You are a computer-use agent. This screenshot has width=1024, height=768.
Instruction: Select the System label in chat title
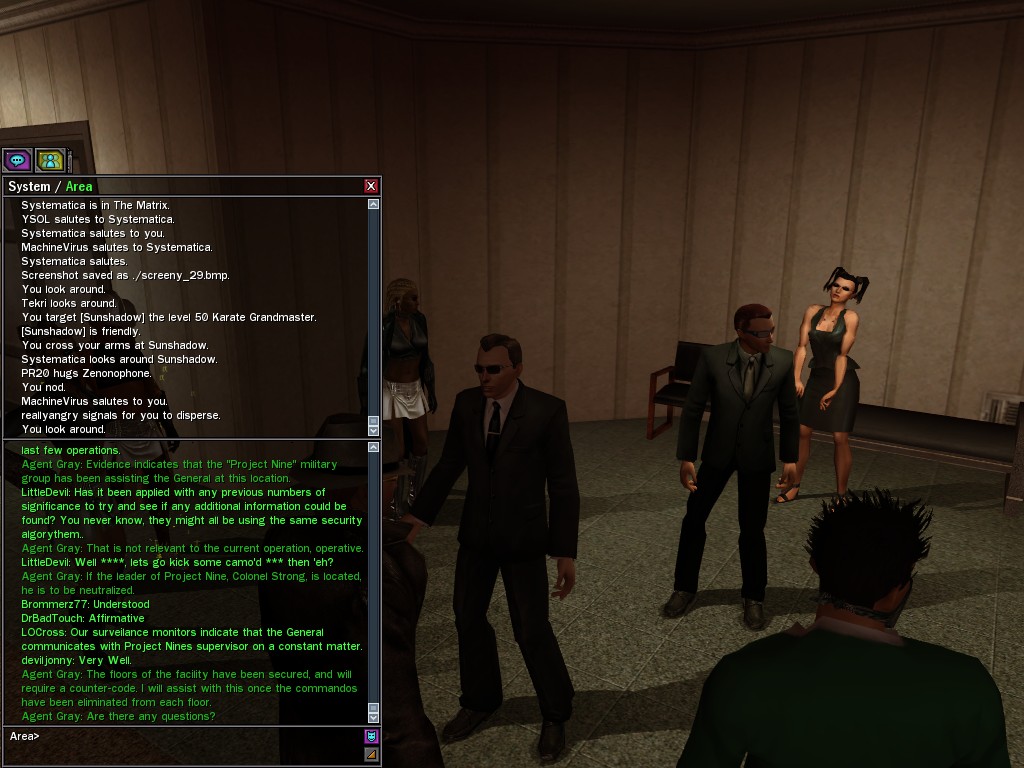click(29, 187)
